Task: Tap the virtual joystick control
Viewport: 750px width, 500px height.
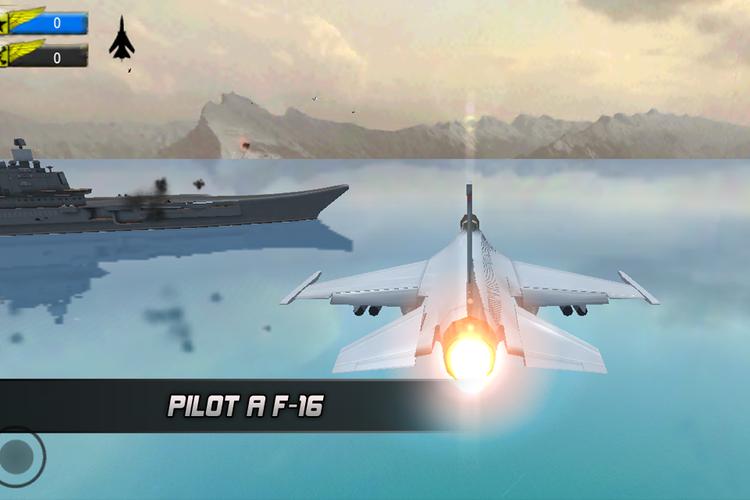Action: [18, 457]
